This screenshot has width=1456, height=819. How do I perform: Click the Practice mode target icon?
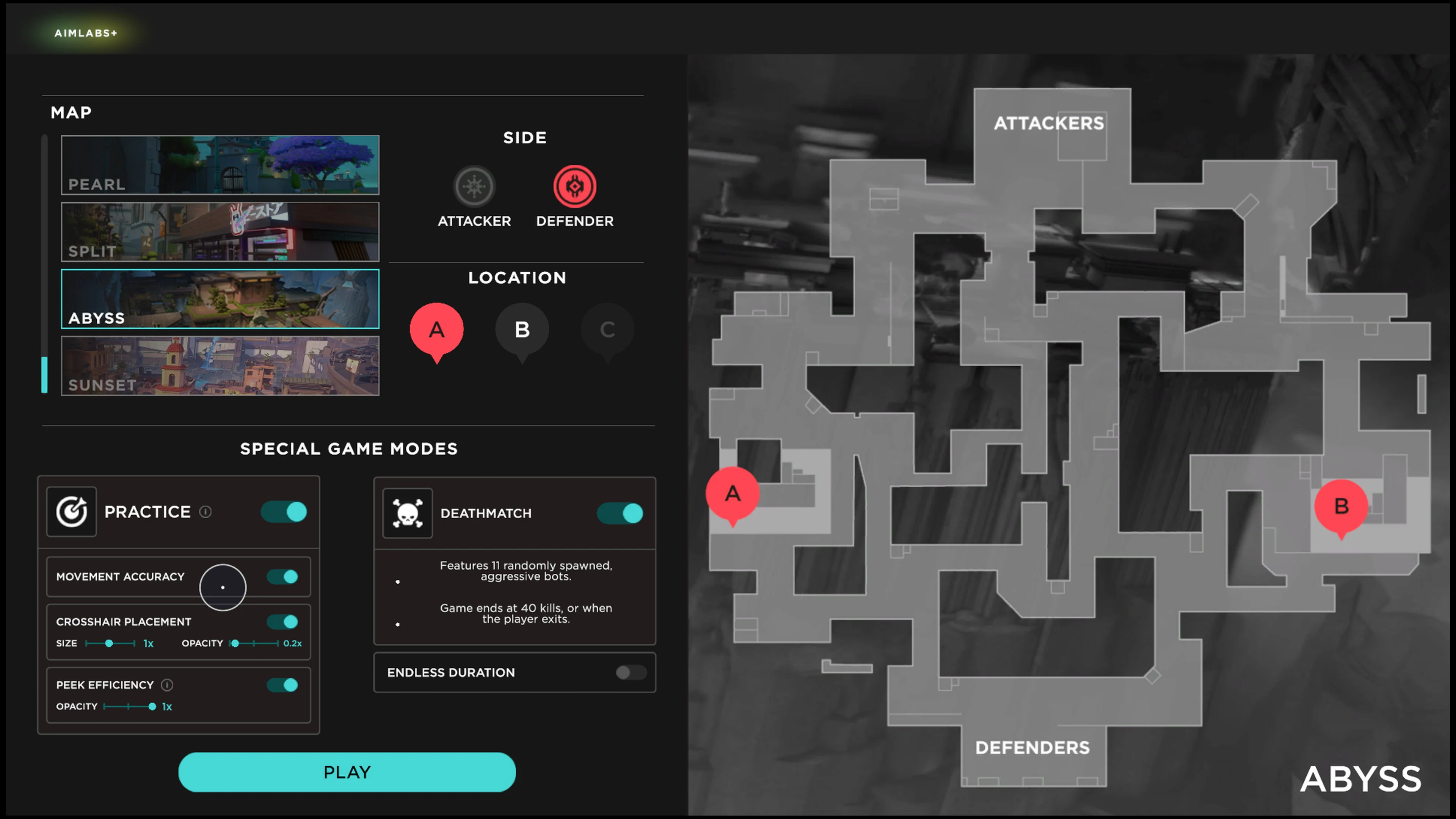click(71, 511)
